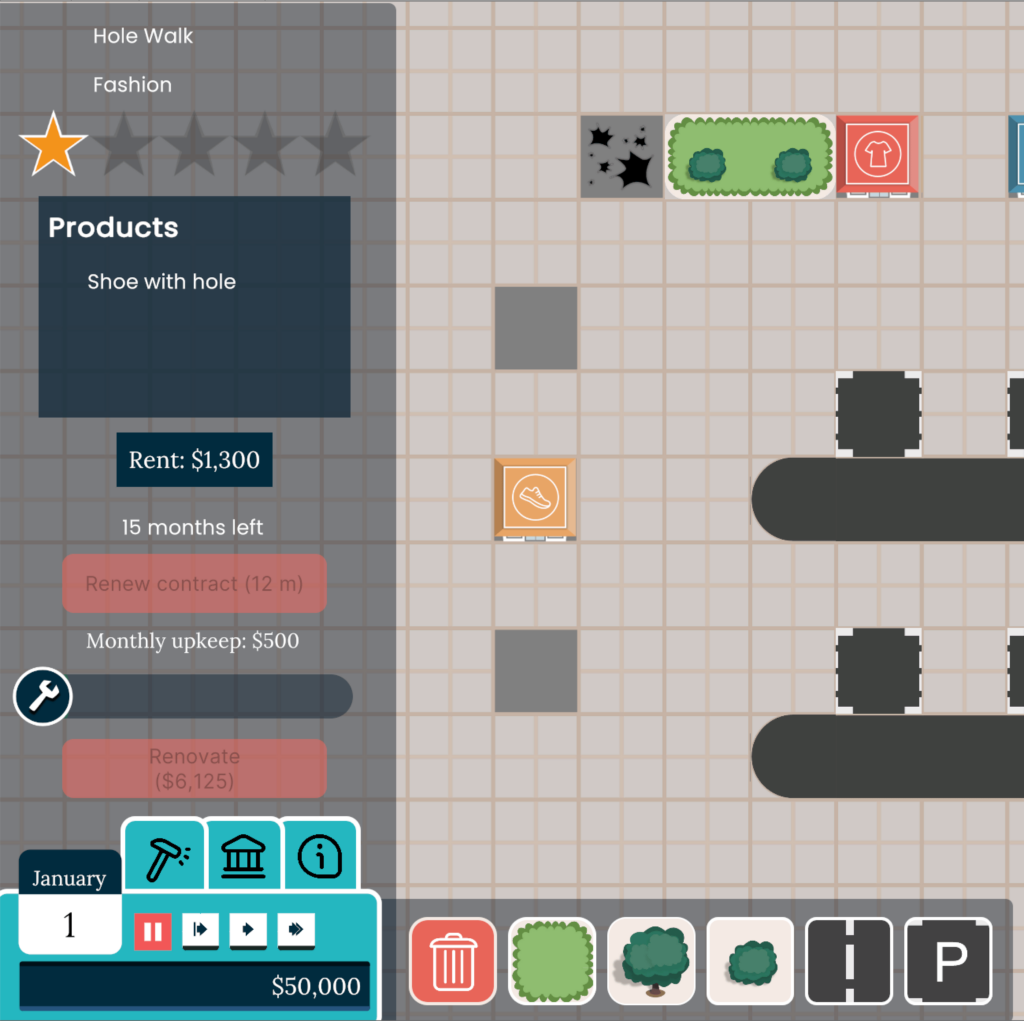Renovate the shop for $6,125
The width and height of the screenshot is (1024, 1021).
coord(194,768)
